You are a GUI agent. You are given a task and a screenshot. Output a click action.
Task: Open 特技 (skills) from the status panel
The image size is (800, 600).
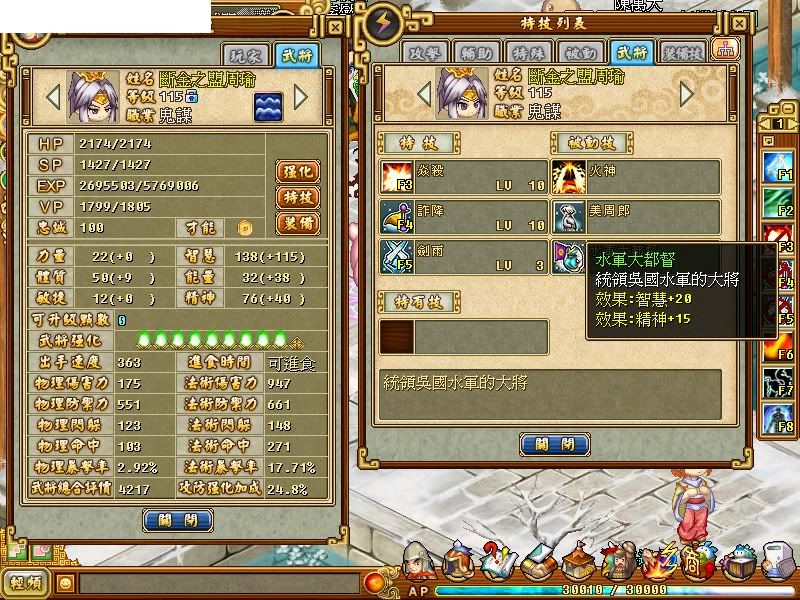pyautogui.click(x=297, y=197)
